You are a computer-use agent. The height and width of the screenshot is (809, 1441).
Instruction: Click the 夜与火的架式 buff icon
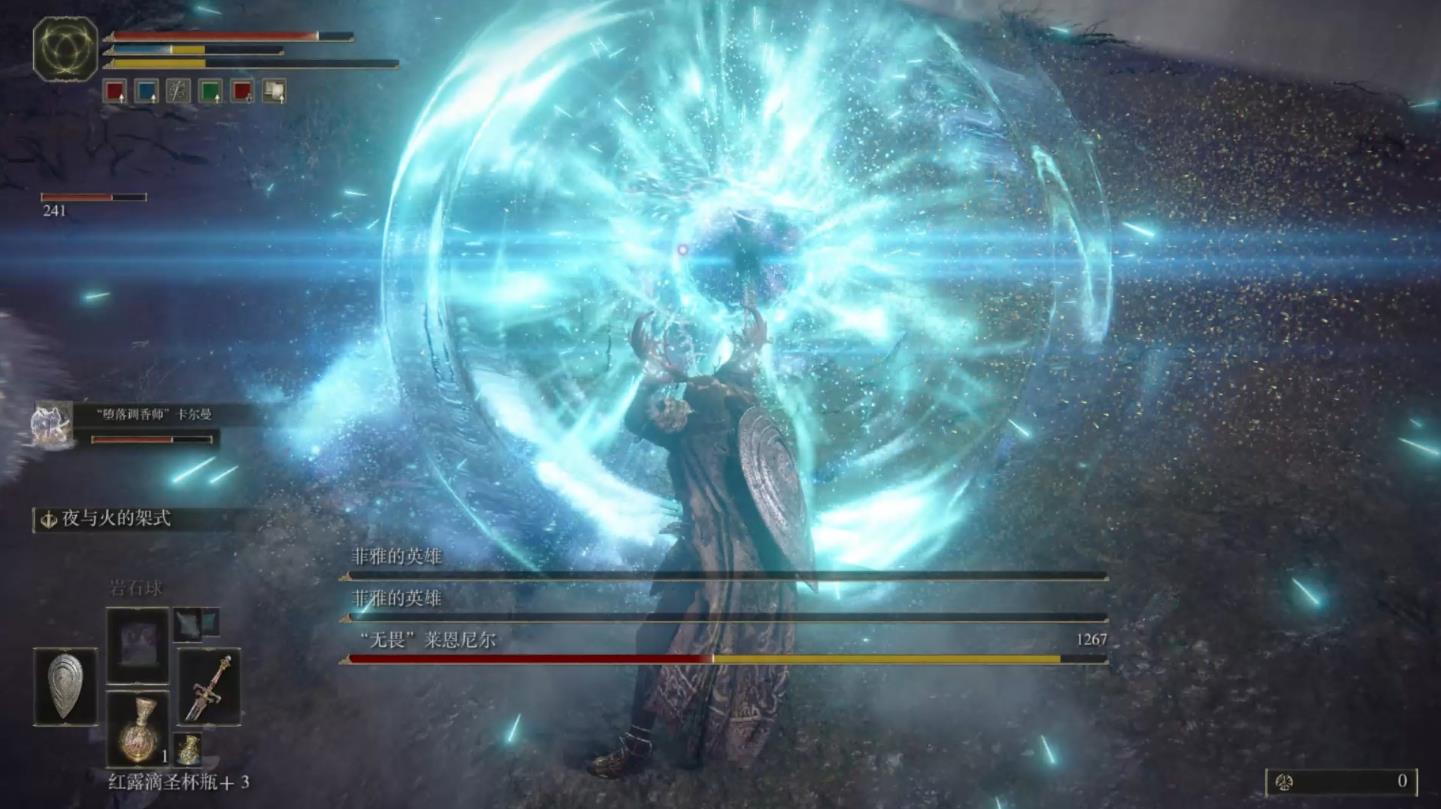pyautogui.click(x=47, y=520)
